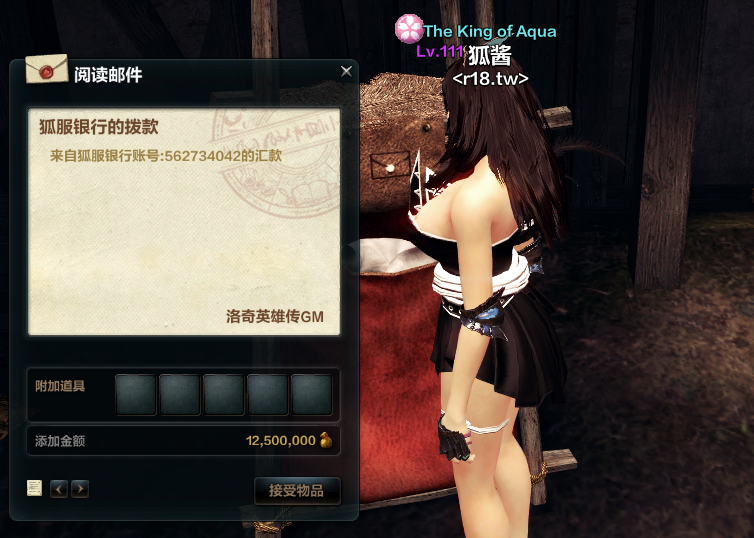Close the 阅读邮件 mail window
This screenshot has height=538, width=754.
click(x=346, y=71)
